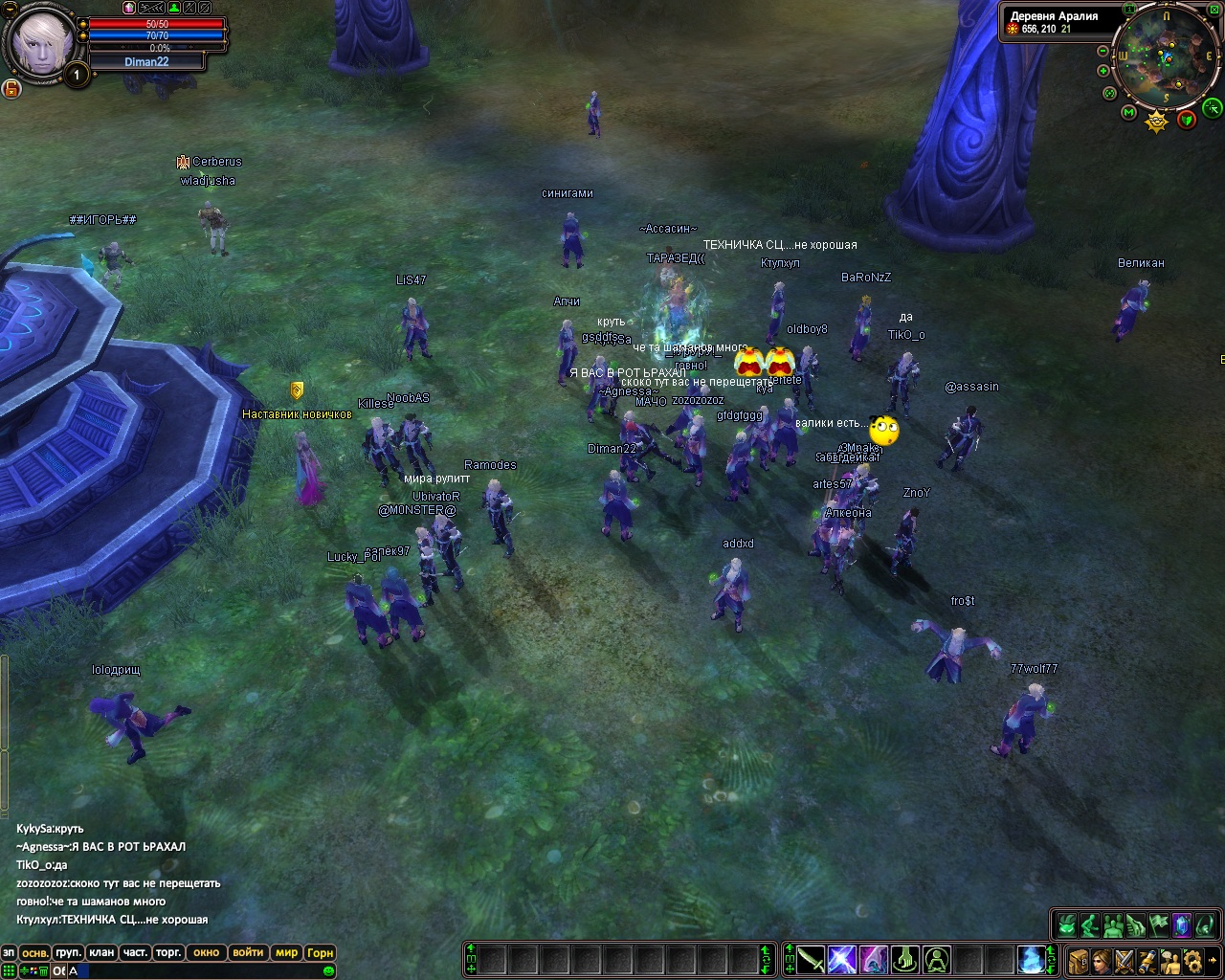Click the crossed swords menu icon
Viewport: 1225px width, 980px height.
click(x=1124, y=960)
